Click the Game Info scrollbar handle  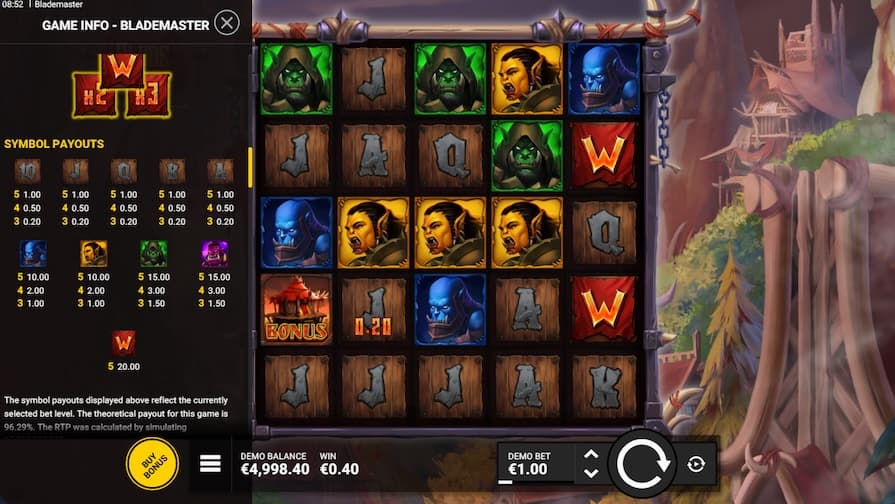coord(250,166)
